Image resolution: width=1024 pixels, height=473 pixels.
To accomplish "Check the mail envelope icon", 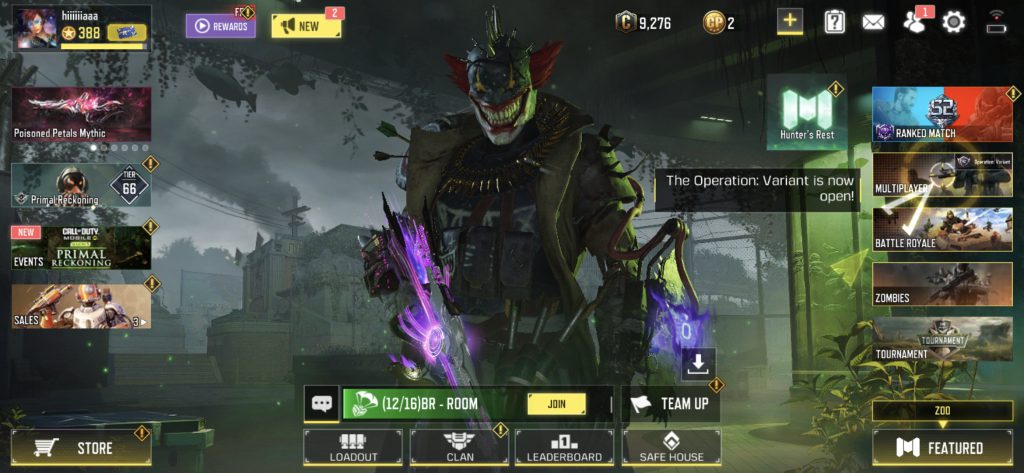I will point(873,22).
